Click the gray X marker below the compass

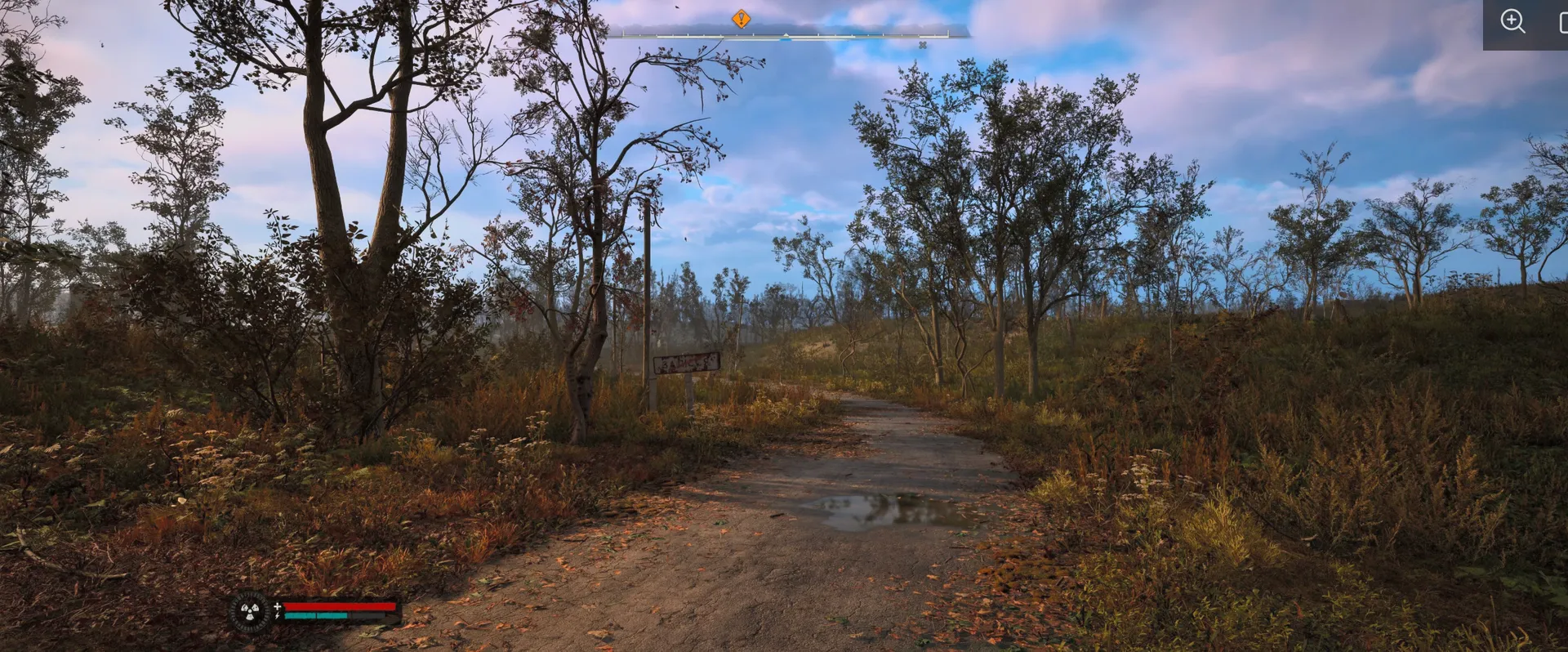coord(923,45)
